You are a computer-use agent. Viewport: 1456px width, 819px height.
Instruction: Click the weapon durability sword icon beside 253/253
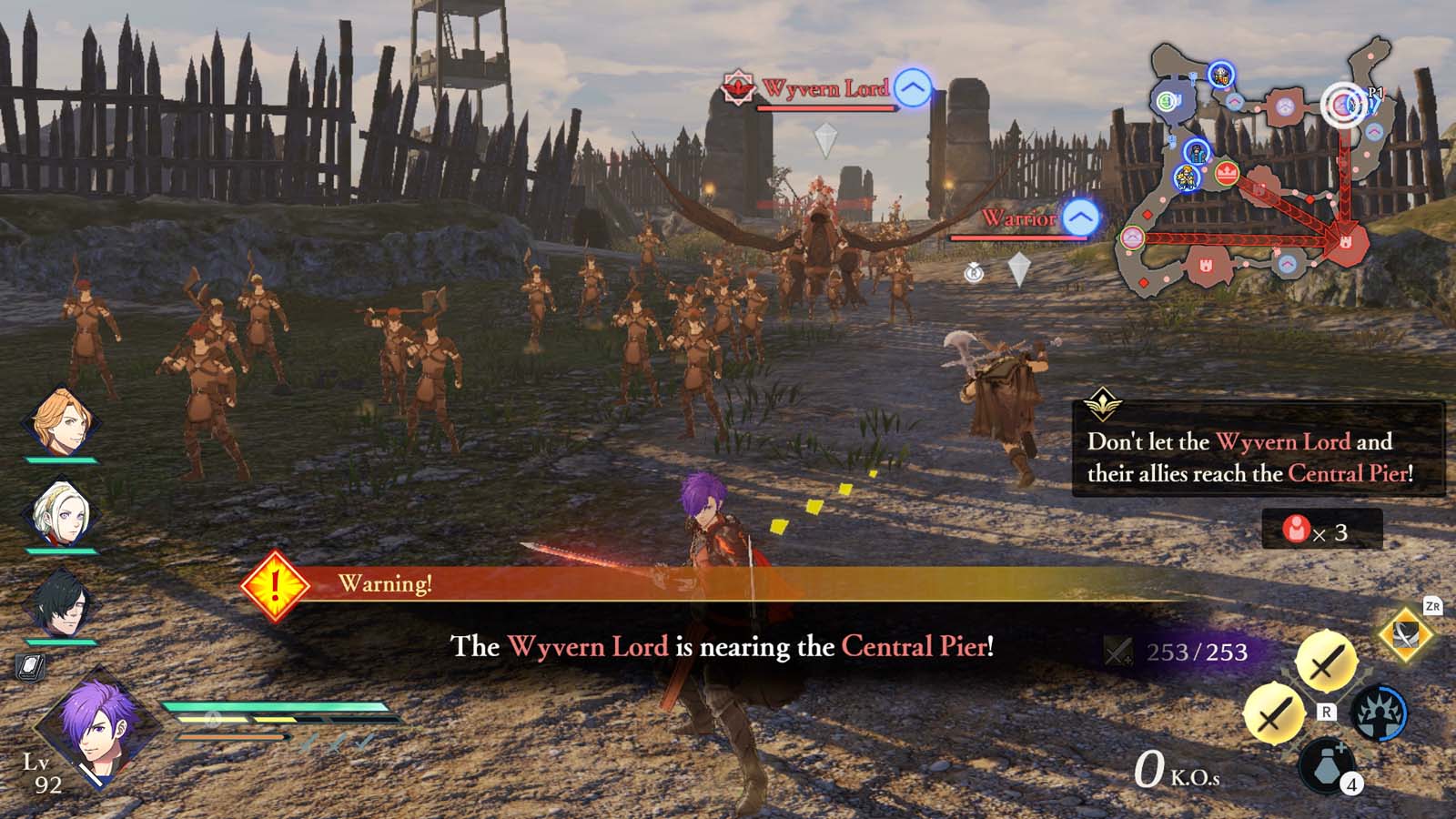1117,652
